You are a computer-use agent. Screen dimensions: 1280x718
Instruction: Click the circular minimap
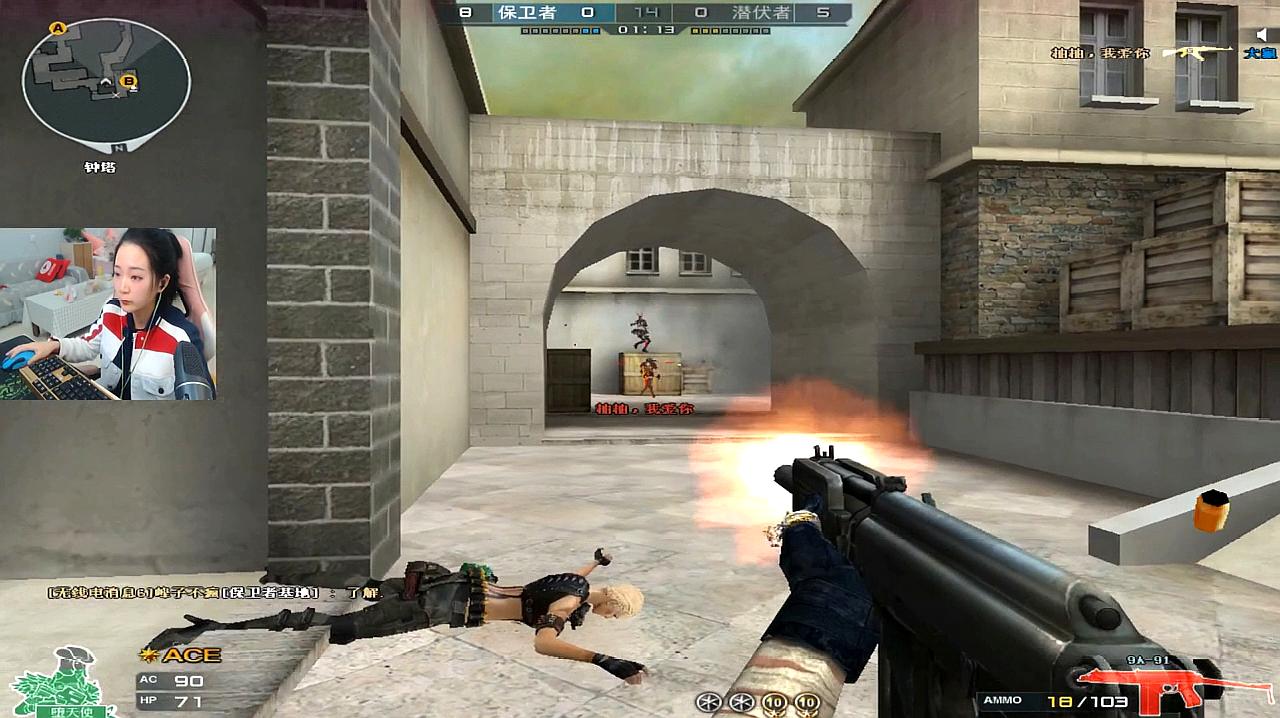tap(106, 80)
